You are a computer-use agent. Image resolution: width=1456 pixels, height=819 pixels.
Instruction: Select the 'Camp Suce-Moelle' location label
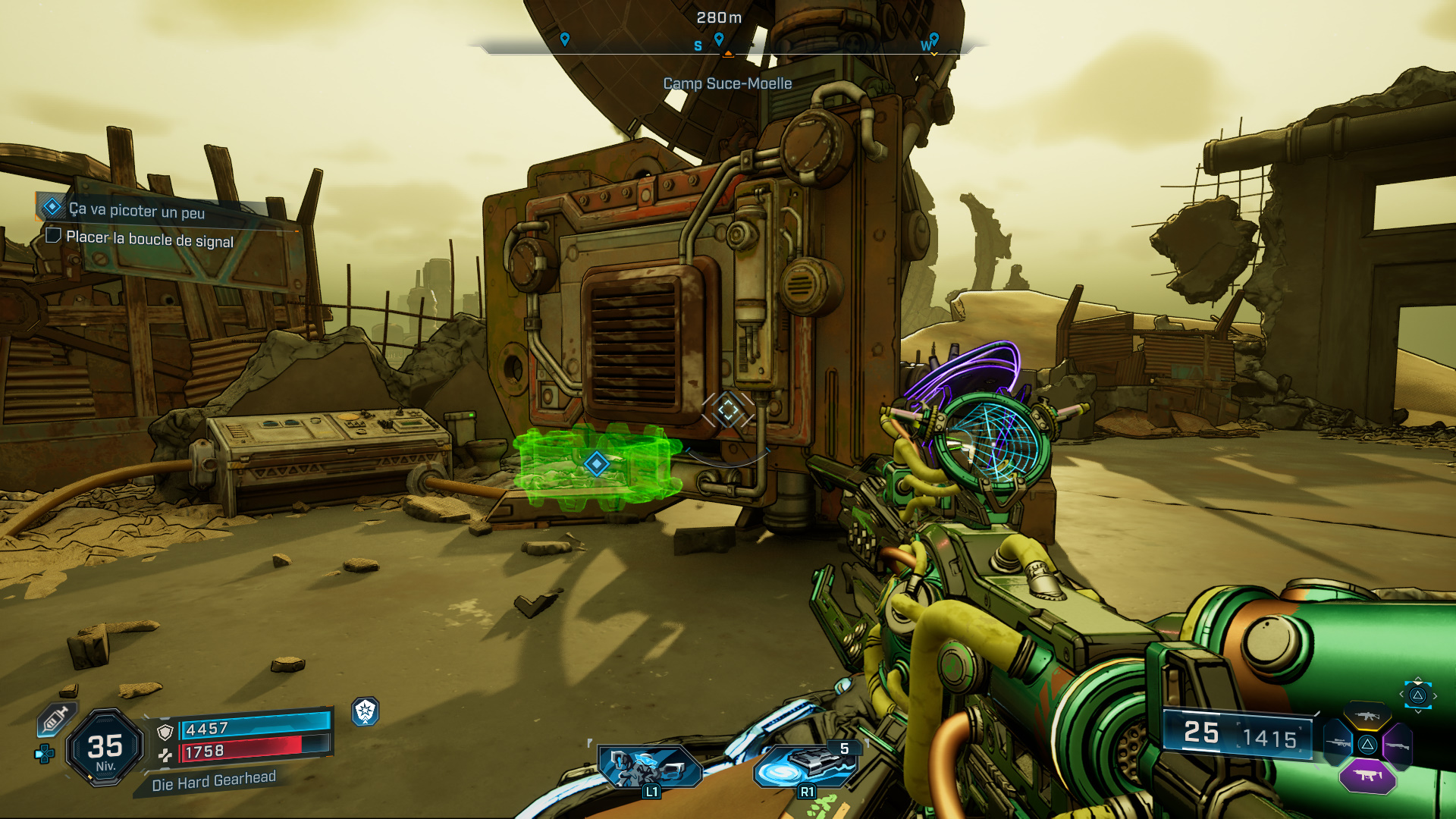point(726,84)
